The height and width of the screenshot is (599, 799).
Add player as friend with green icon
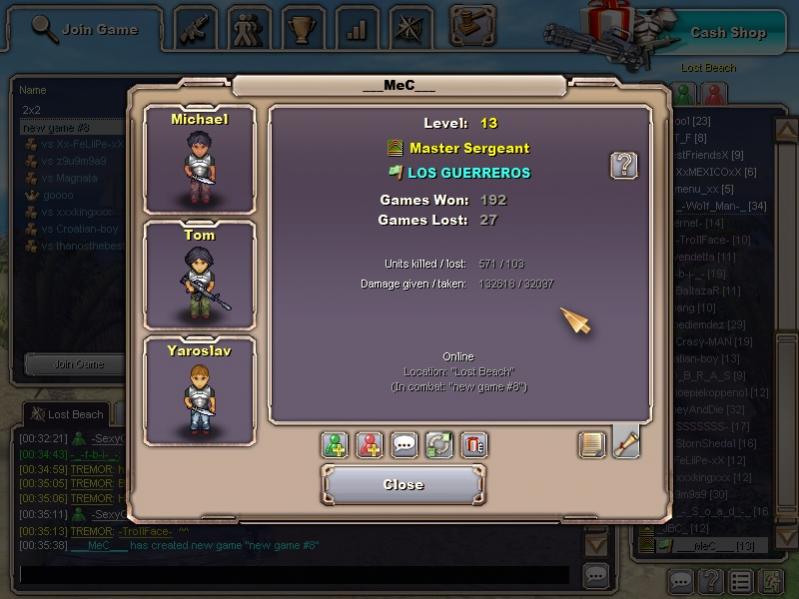tap(334, 445)
